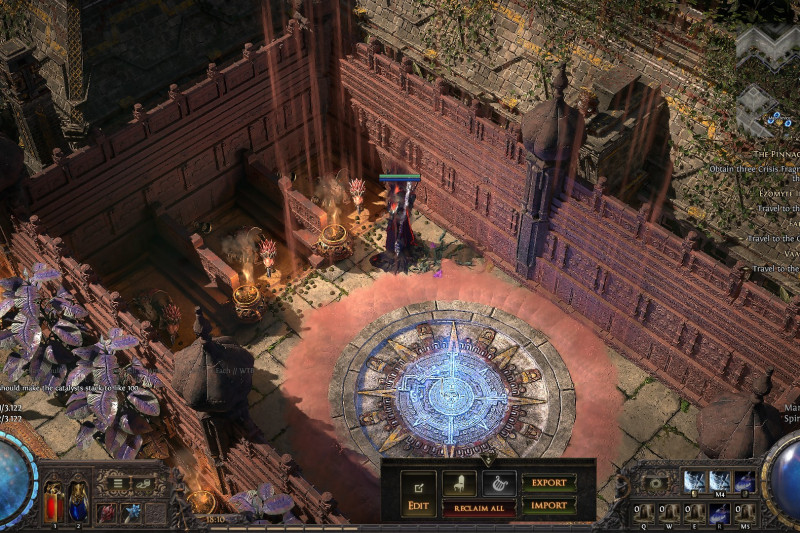Screen dimensions: 800x533
Task: Select the Q skill slot
Action: 644,514
